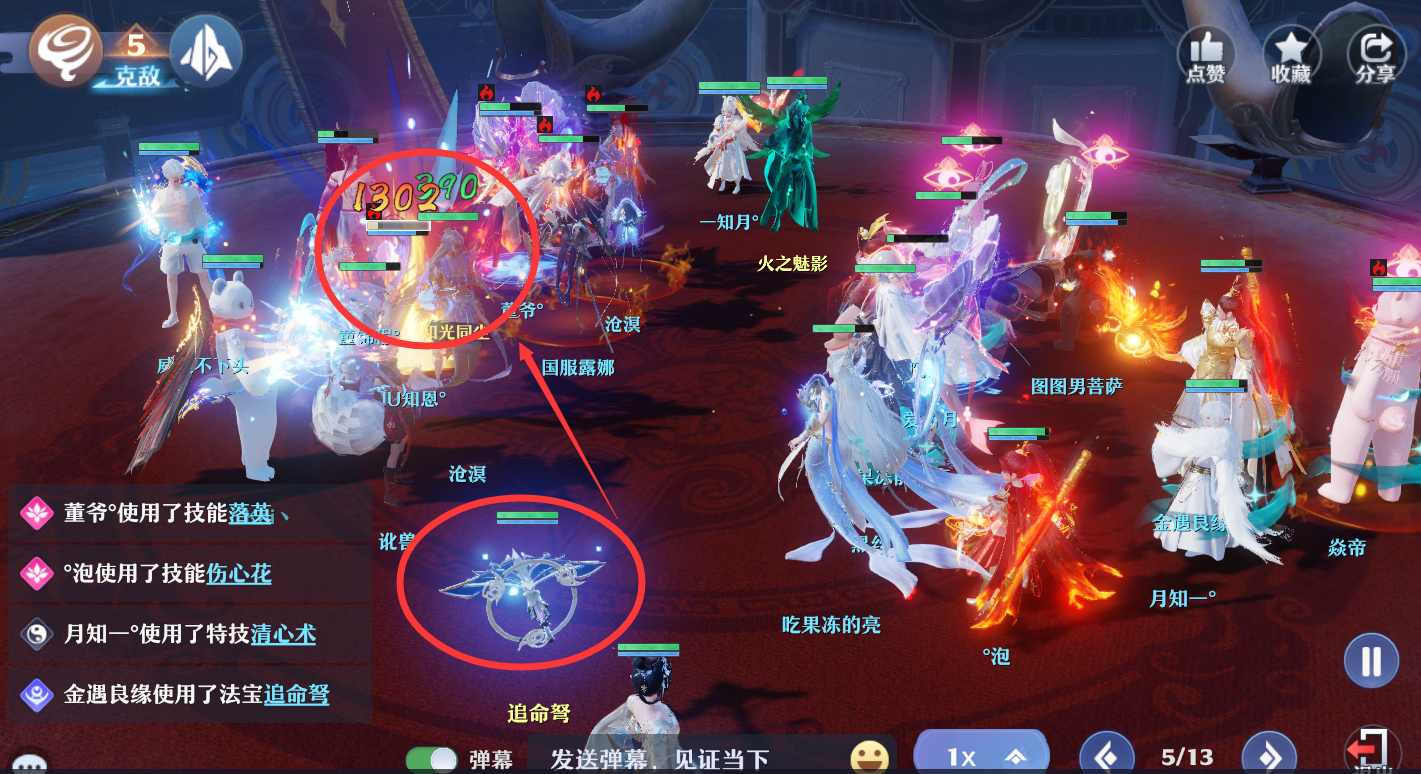Favorite this replay with the 收藏 star
The height and width of the screenshot is (774, 1421).
click(1290, 53)
